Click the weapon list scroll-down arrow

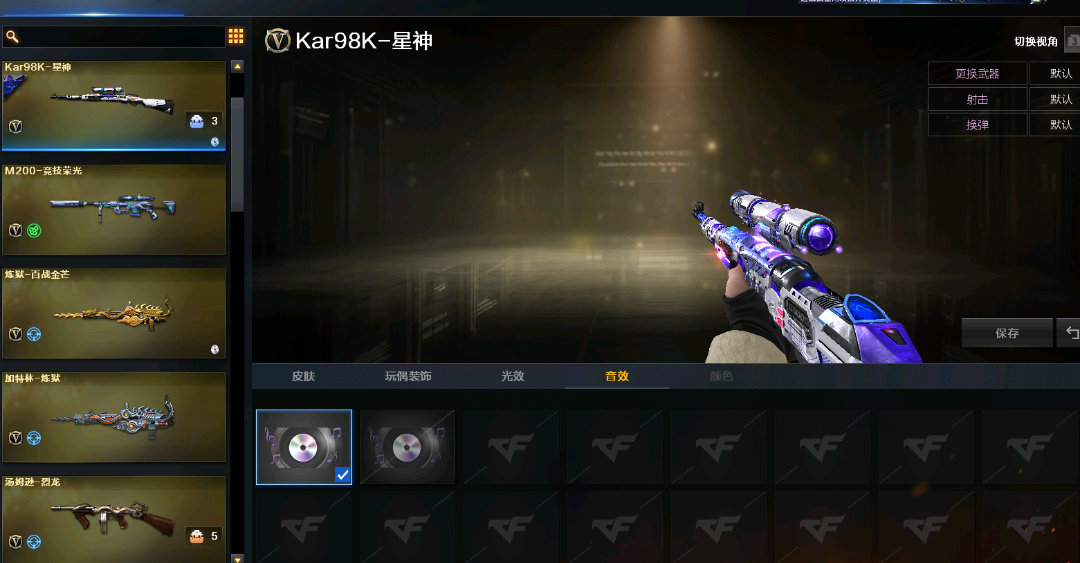237,558
